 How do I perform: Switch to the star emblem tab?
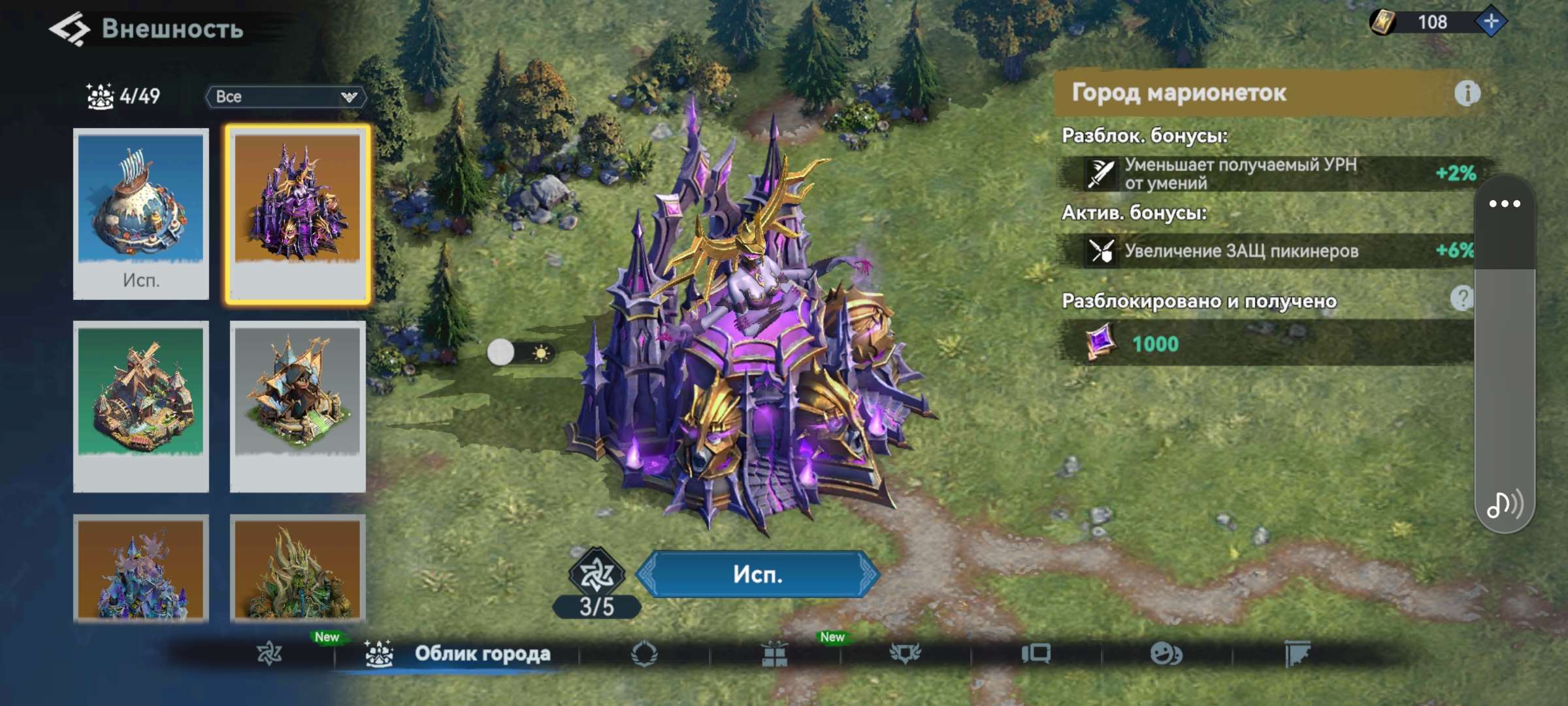269,653
